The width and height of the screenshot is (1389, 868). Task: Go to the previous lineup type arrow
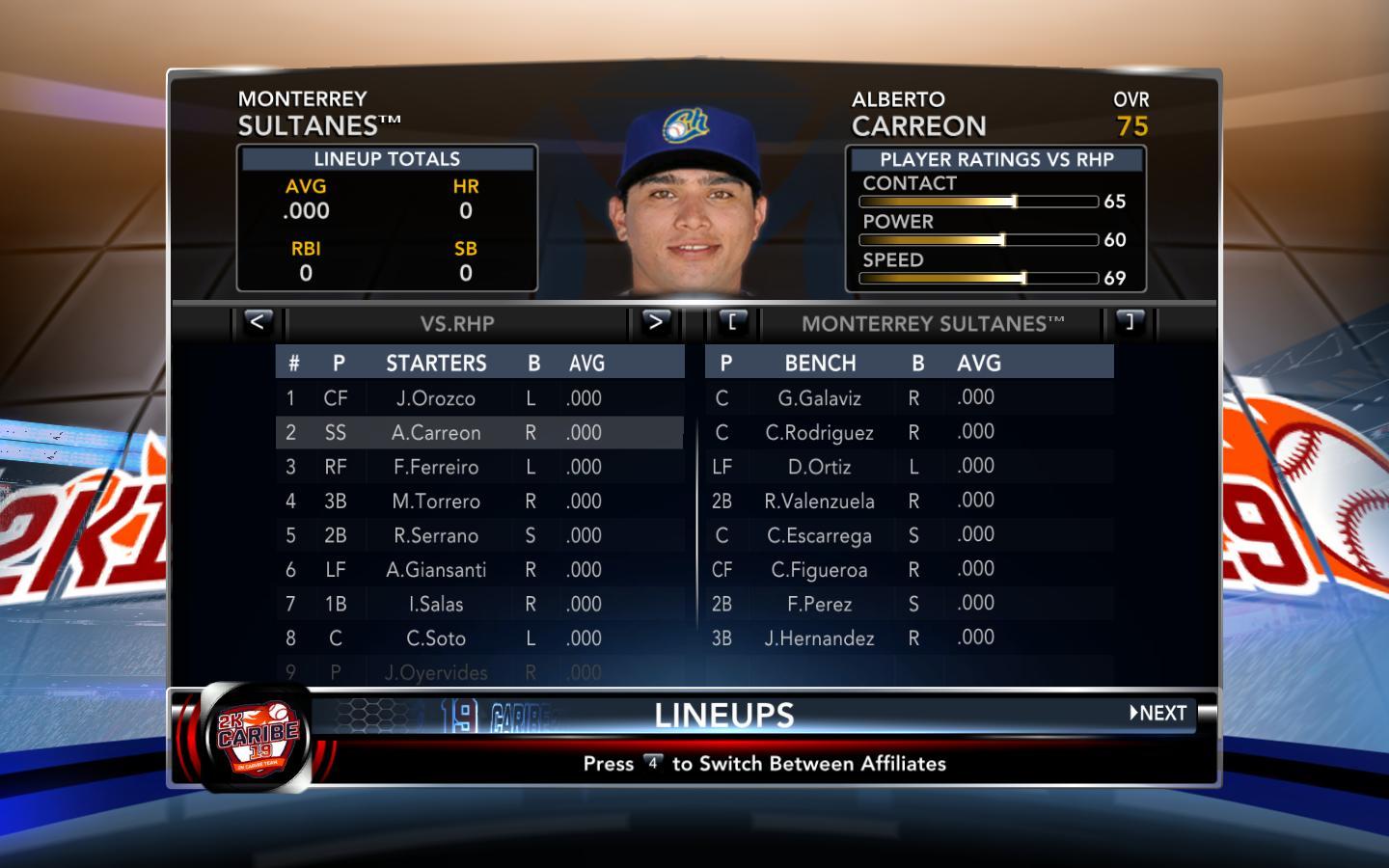coord(257,322)
